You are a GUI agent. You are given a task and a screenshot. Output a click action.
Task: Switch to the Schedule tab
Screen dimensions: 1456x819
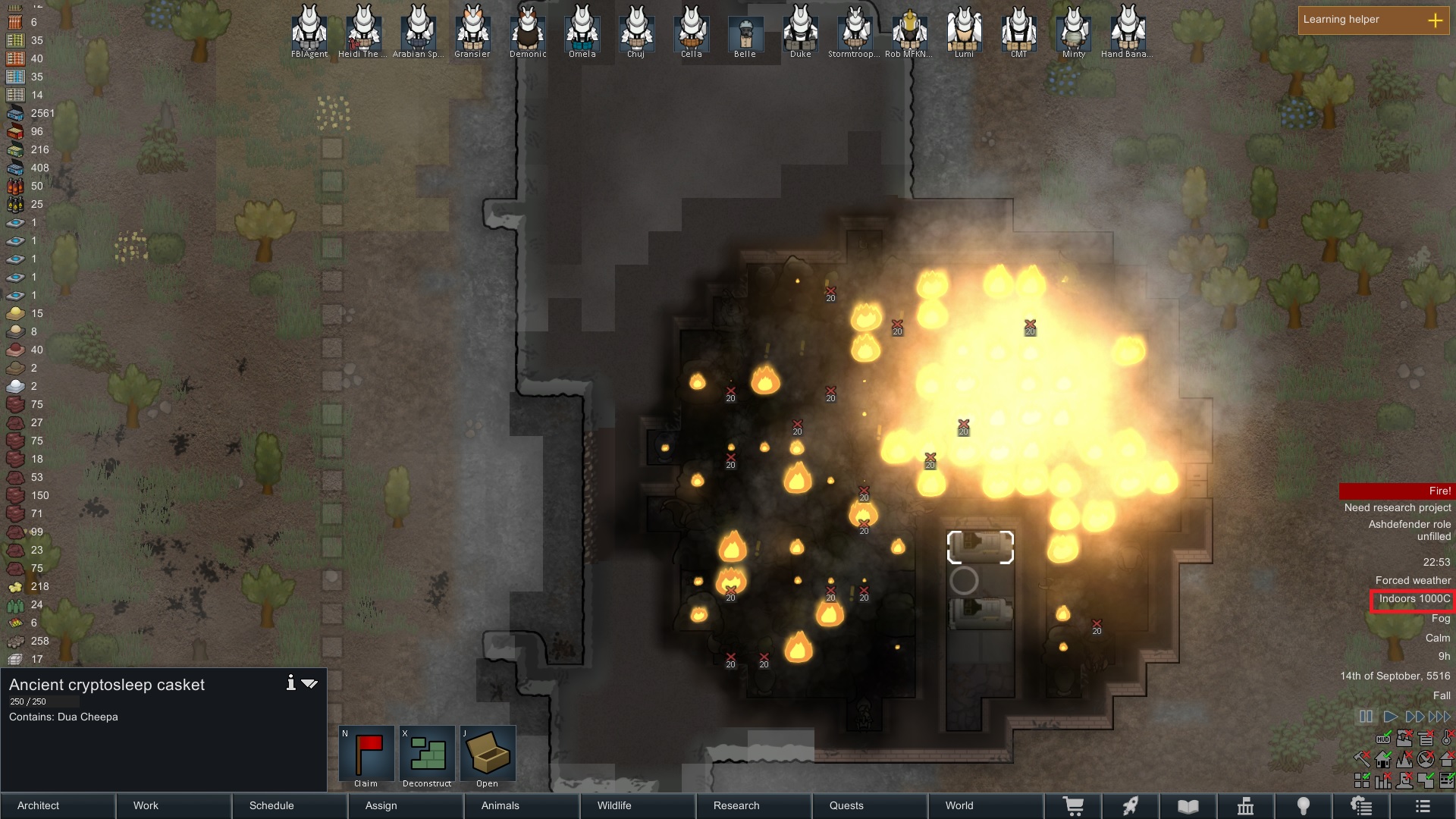click(x=271, y=805)
